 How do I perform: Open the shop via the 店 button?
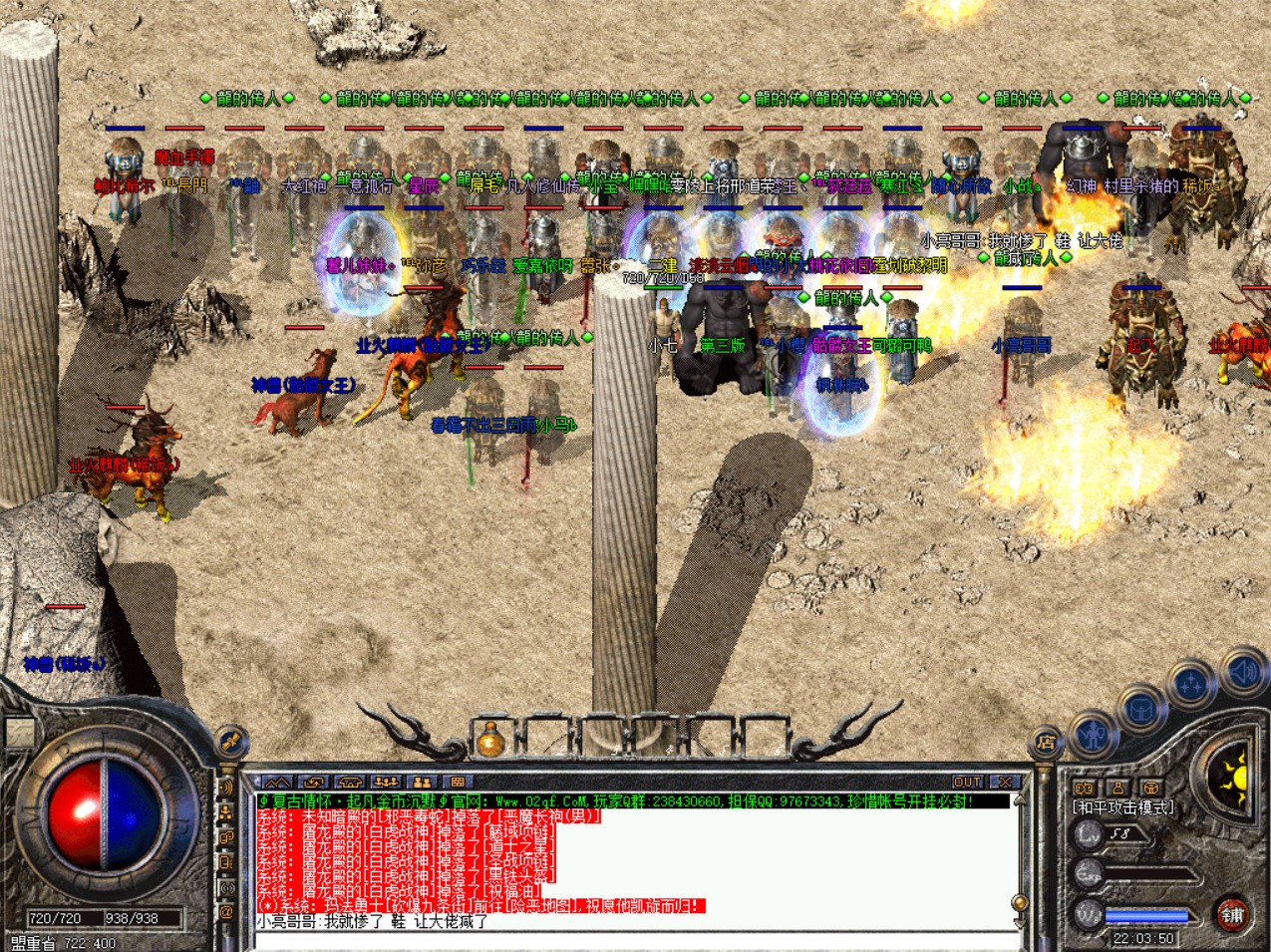[1046, 742]
